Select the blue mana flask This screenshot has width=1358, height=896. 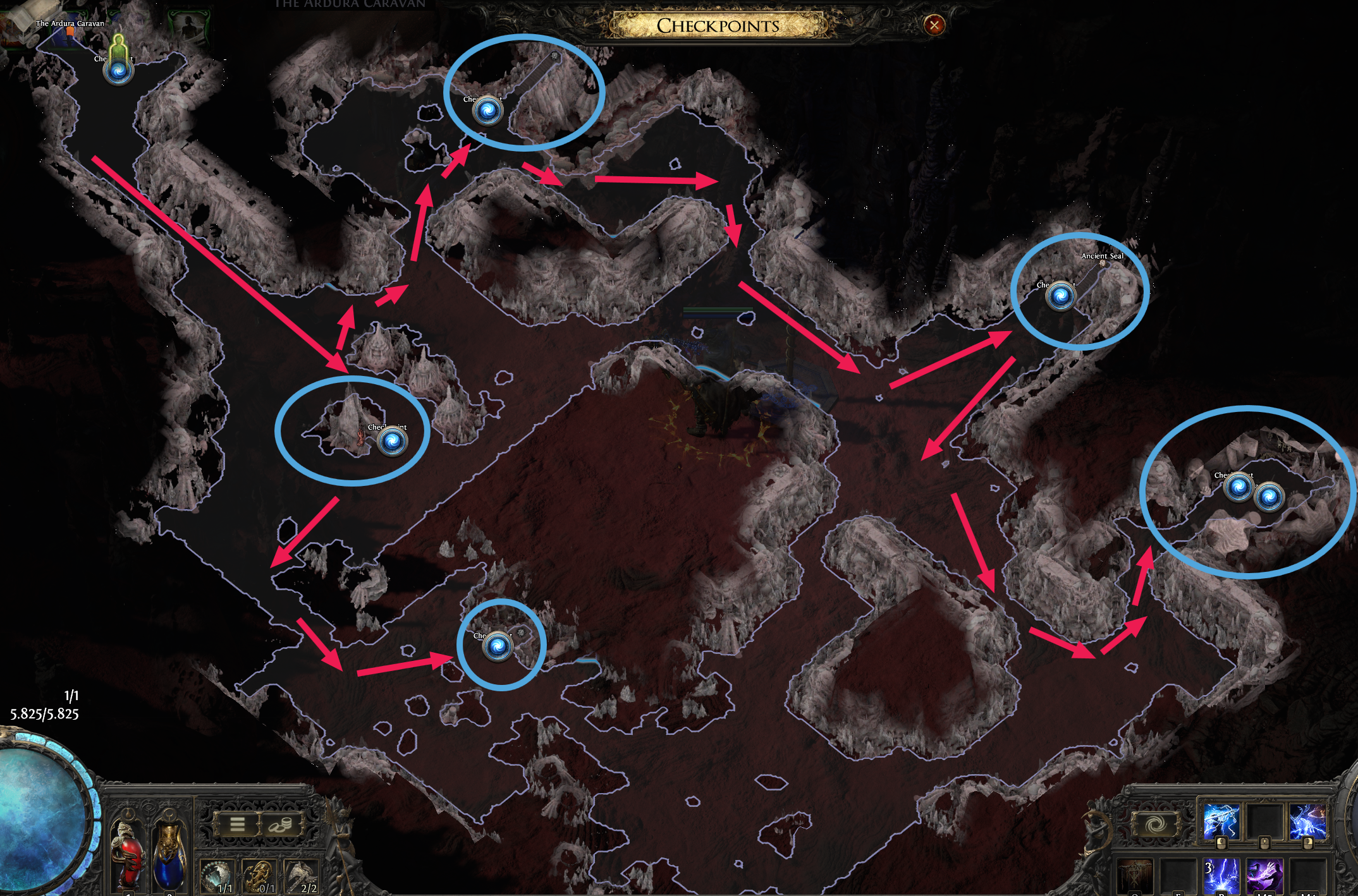tap(168, 859)
